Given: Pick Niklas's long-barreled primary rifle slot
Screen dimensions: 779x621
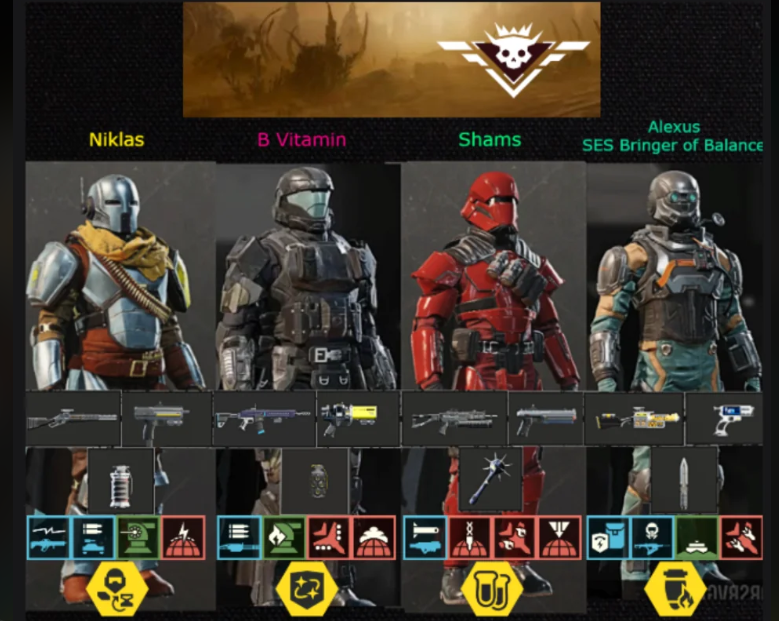Looking at the screenshot, I should [x=72, y=418].
